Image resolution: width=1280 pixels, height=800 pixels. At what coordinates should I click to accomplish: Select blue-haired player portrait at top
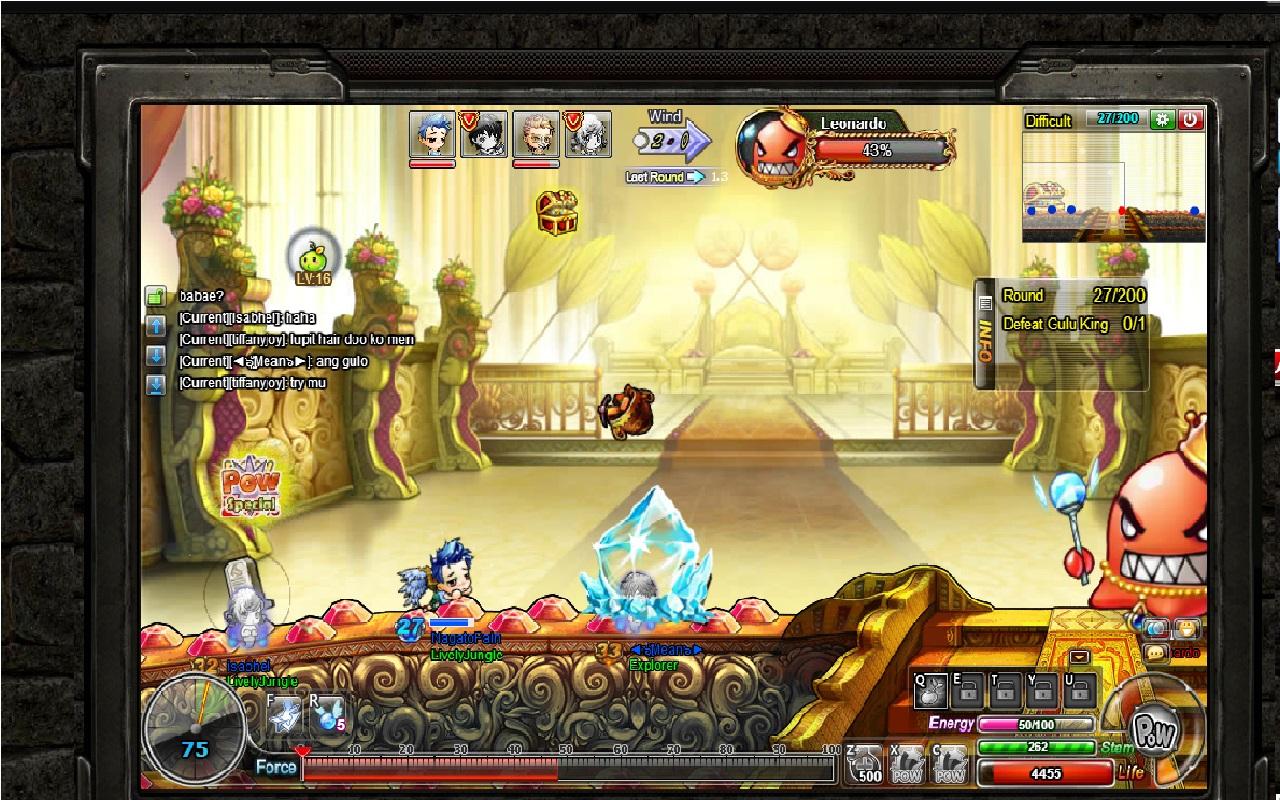(432, 135)
